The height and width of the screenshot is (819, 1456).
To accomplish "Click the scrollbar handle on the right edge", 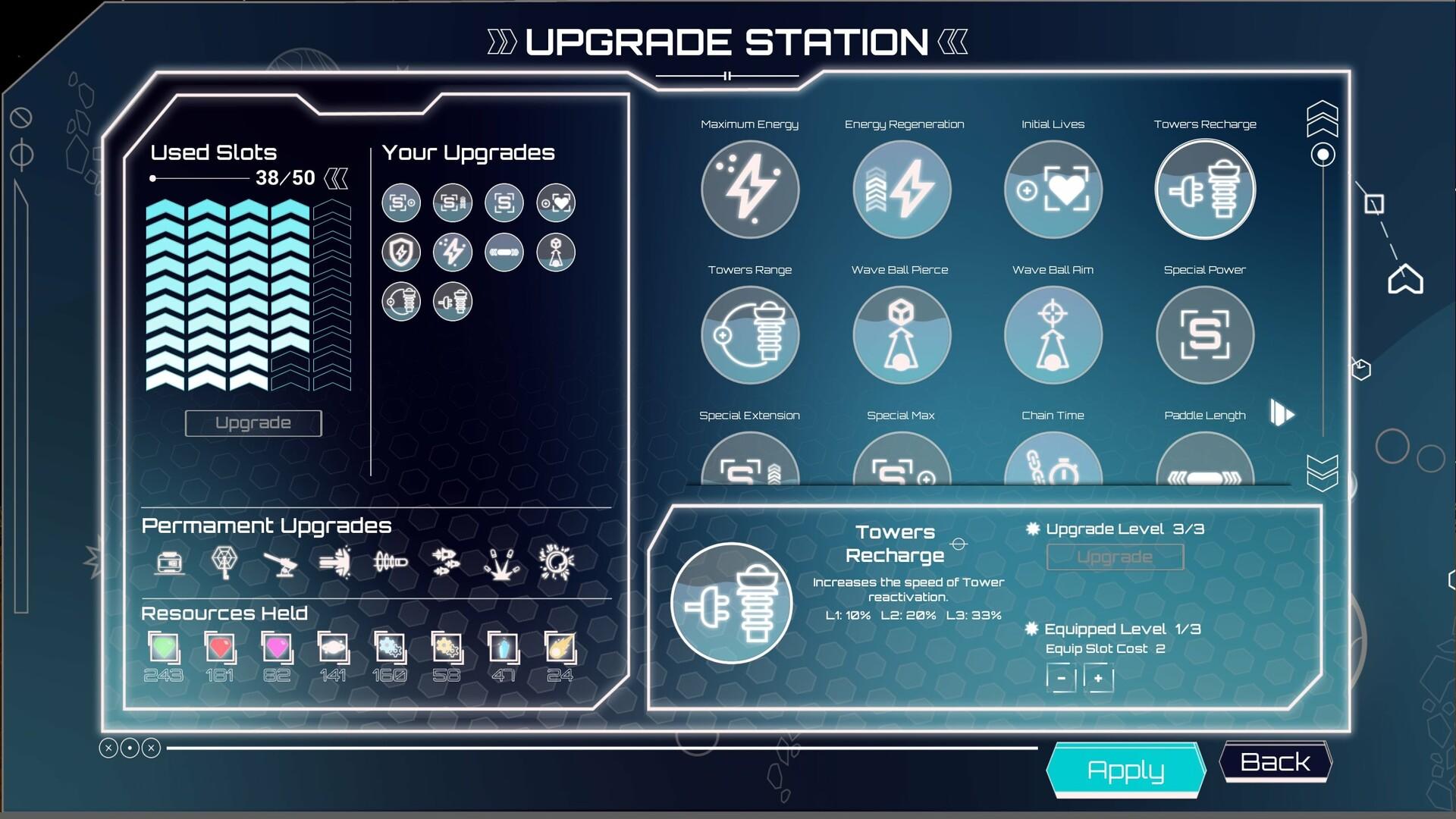I will [1322, 154].
